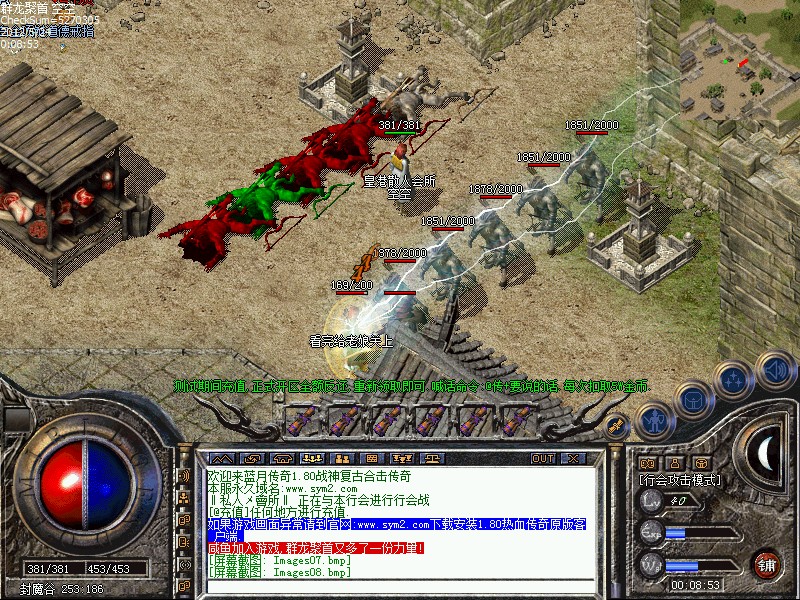800x600 pixels.
Task: Toggle the sound-wave icon left of chat
Action: 184,475
